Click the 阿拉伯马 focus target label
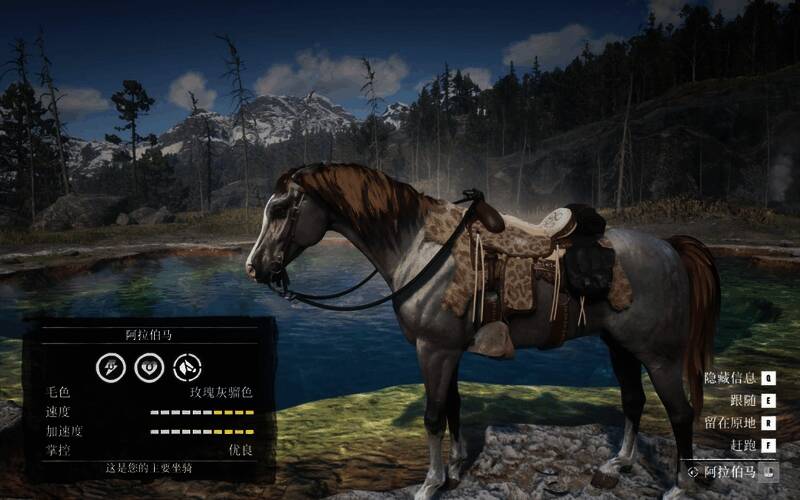 point(731,470)
